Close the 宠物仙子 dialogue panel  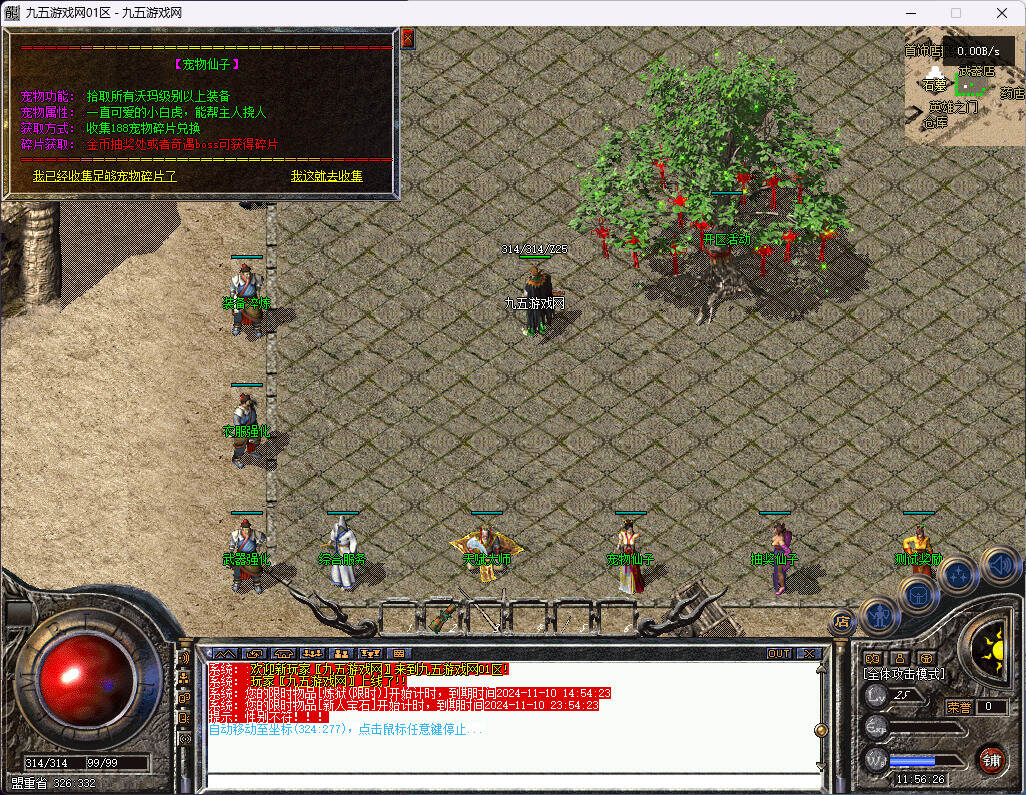(x=407, y=39)
